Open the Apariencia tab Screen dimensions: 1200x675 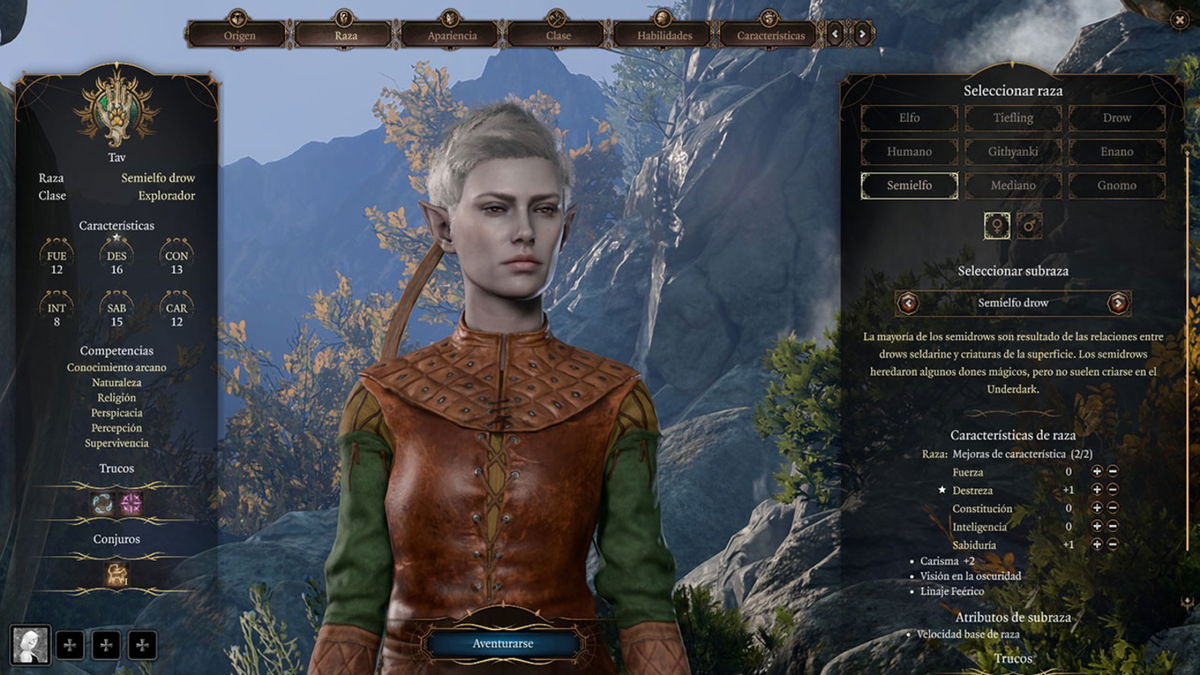tap(451, 35)
